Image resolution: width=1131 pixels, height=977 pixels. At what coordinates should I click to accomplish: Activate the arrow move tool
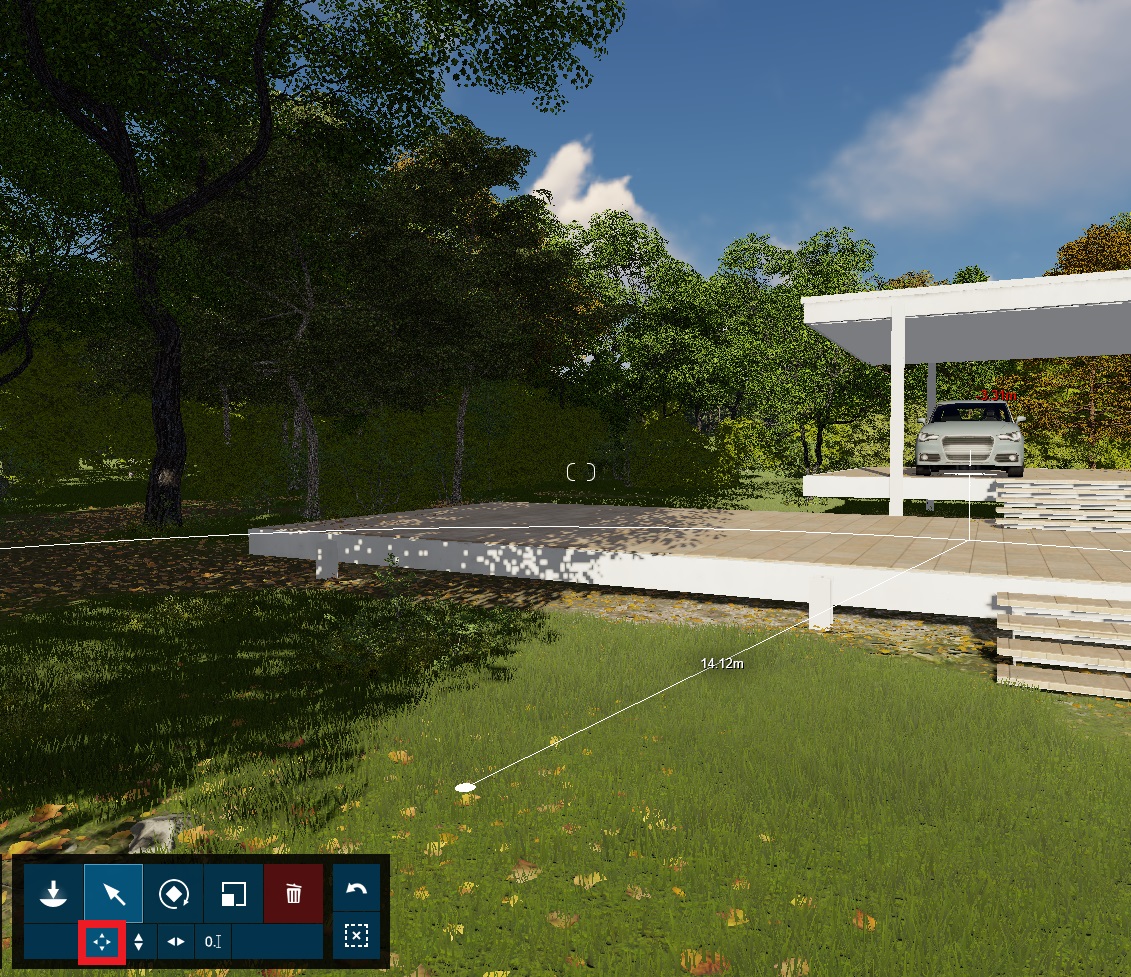[114, 893]
